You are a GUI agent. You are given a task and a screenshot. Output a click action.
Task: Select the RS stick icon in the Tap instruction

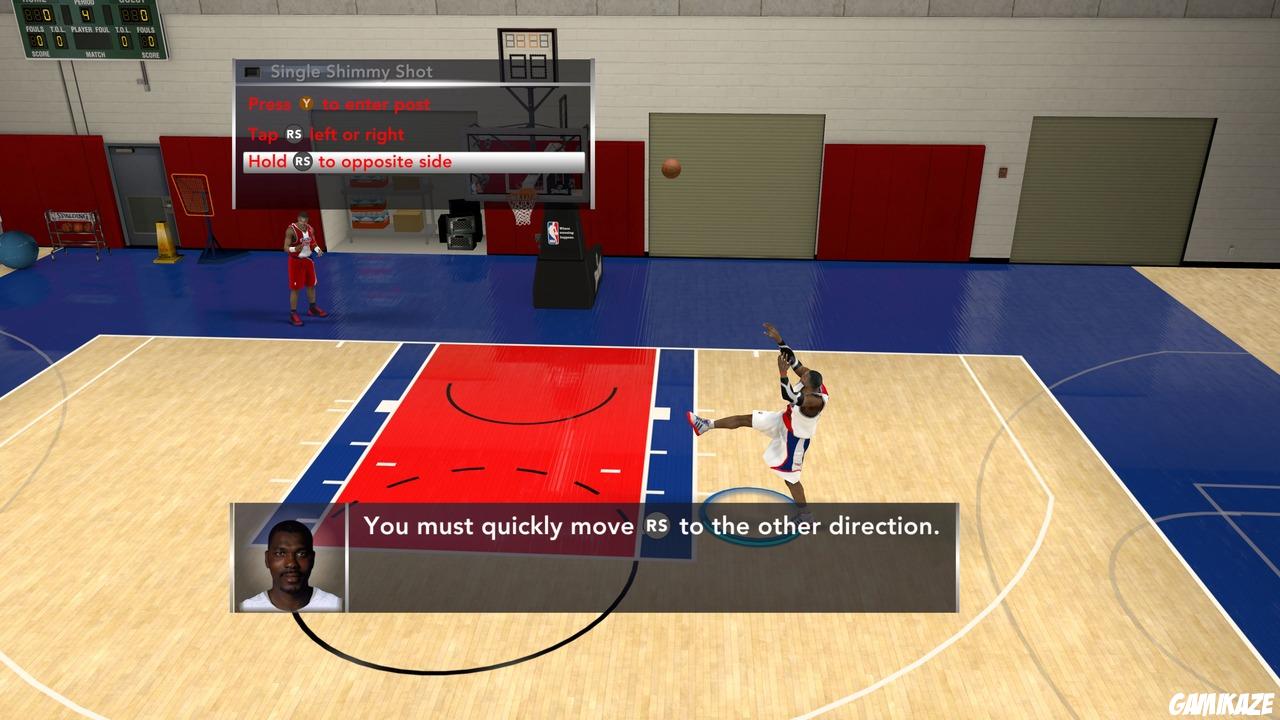(294, 134)
